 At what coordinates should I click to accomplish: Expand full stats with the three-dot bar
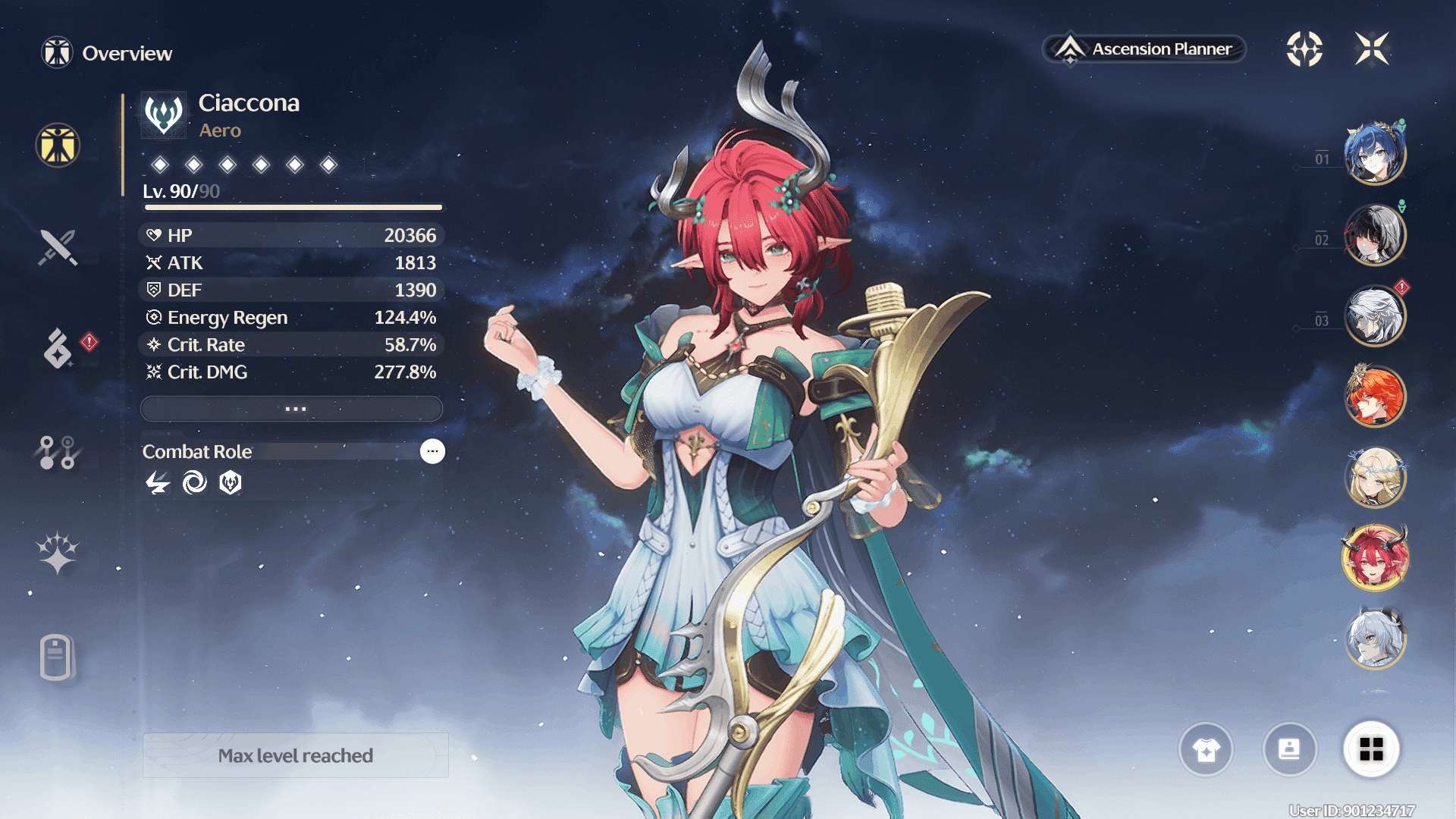tap(292, 409)
